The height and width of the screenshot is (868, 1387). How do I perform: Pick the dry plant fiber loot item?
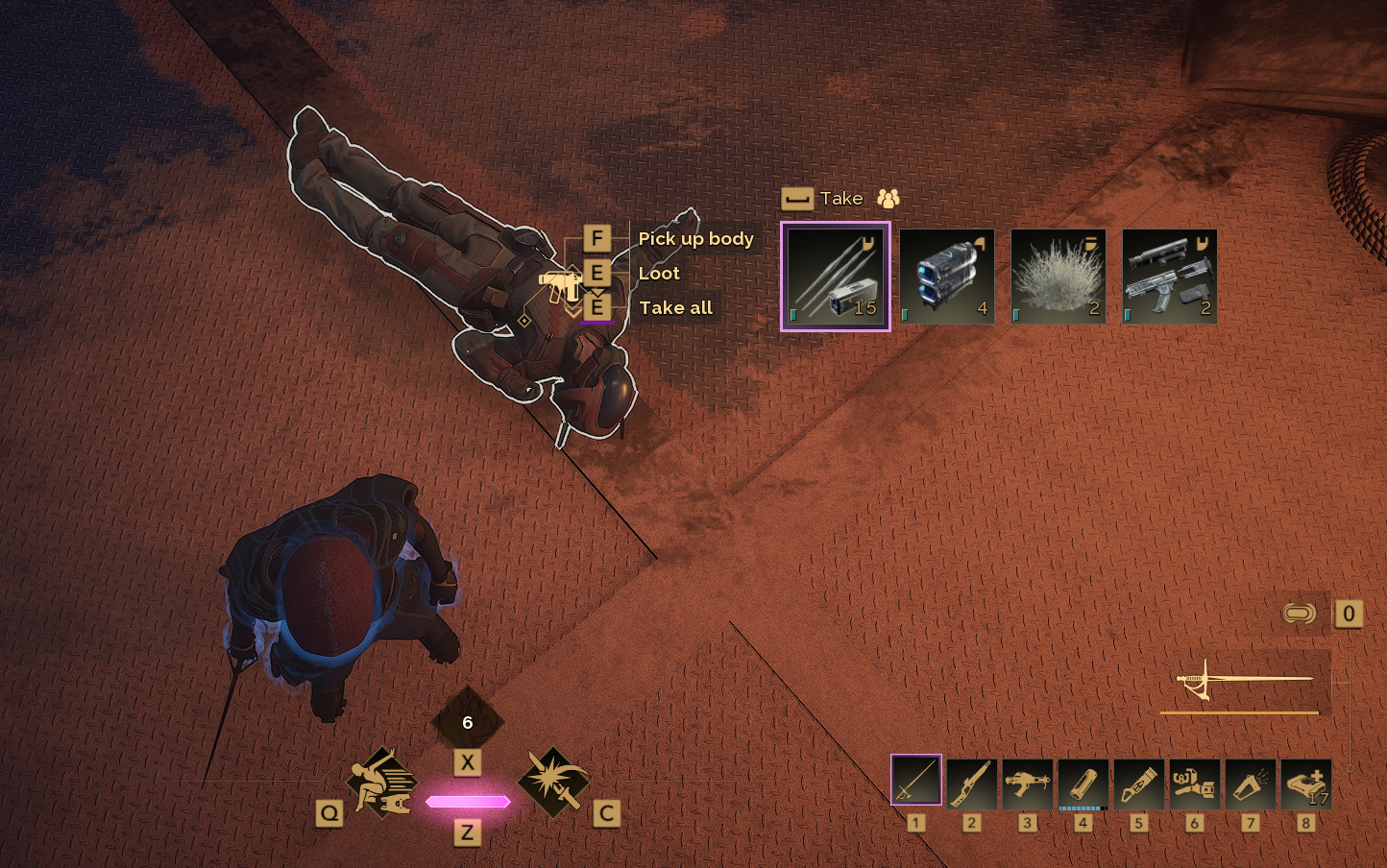pos(1058,277)
